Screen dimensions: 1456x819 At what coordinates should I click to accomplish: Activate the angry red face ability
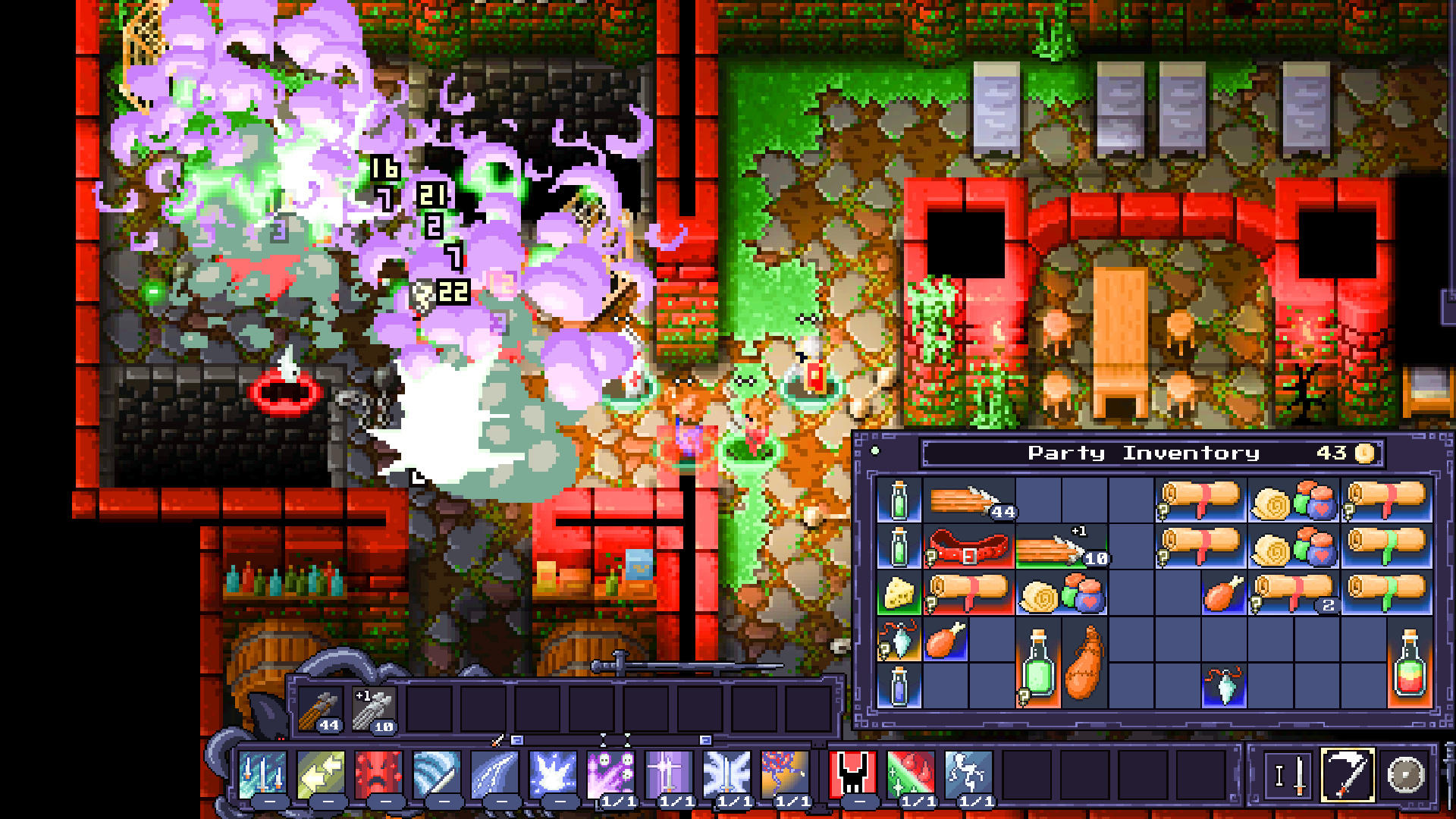coord(378,775)
